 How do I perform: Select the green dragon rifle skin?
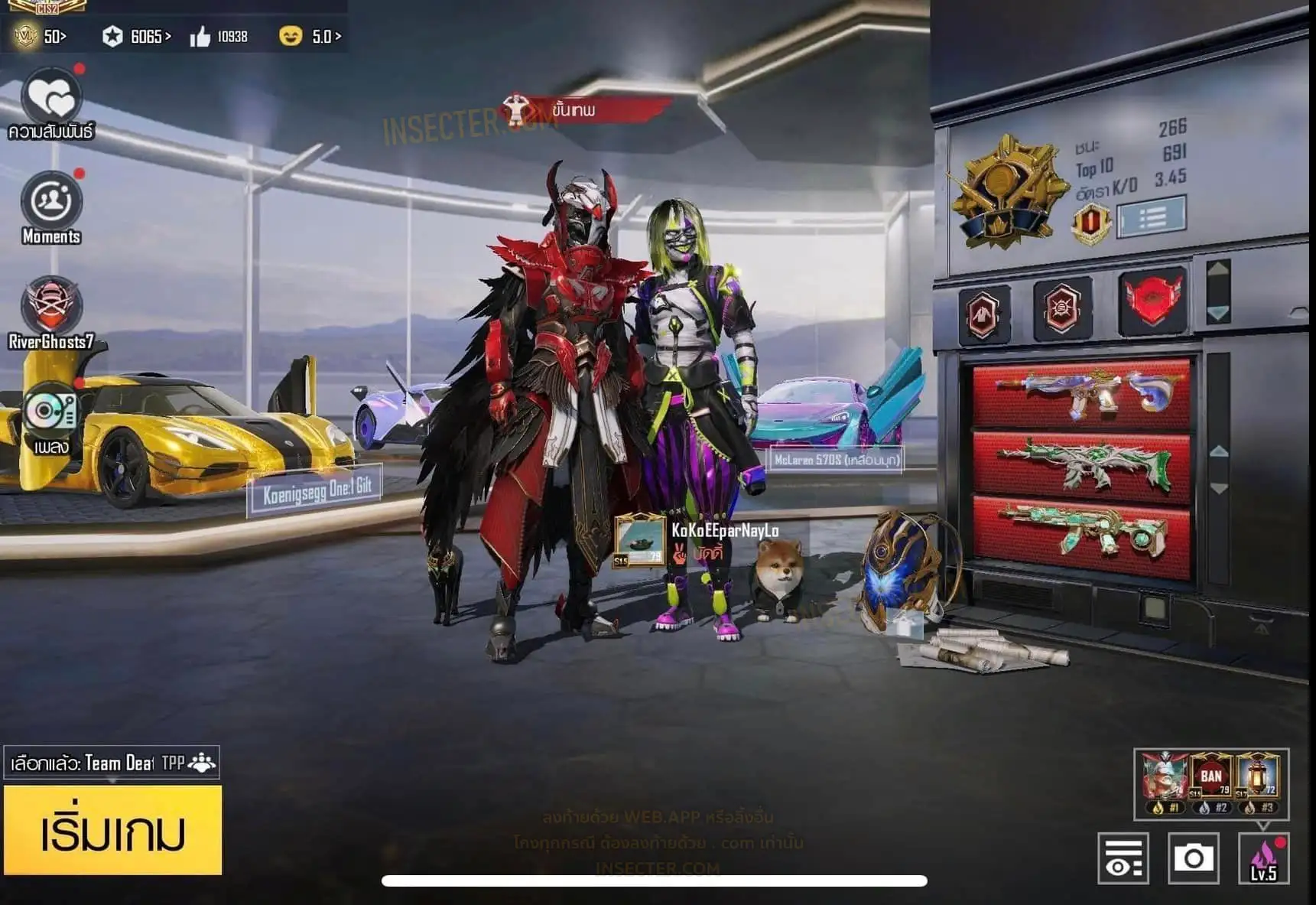(1081, 464)
